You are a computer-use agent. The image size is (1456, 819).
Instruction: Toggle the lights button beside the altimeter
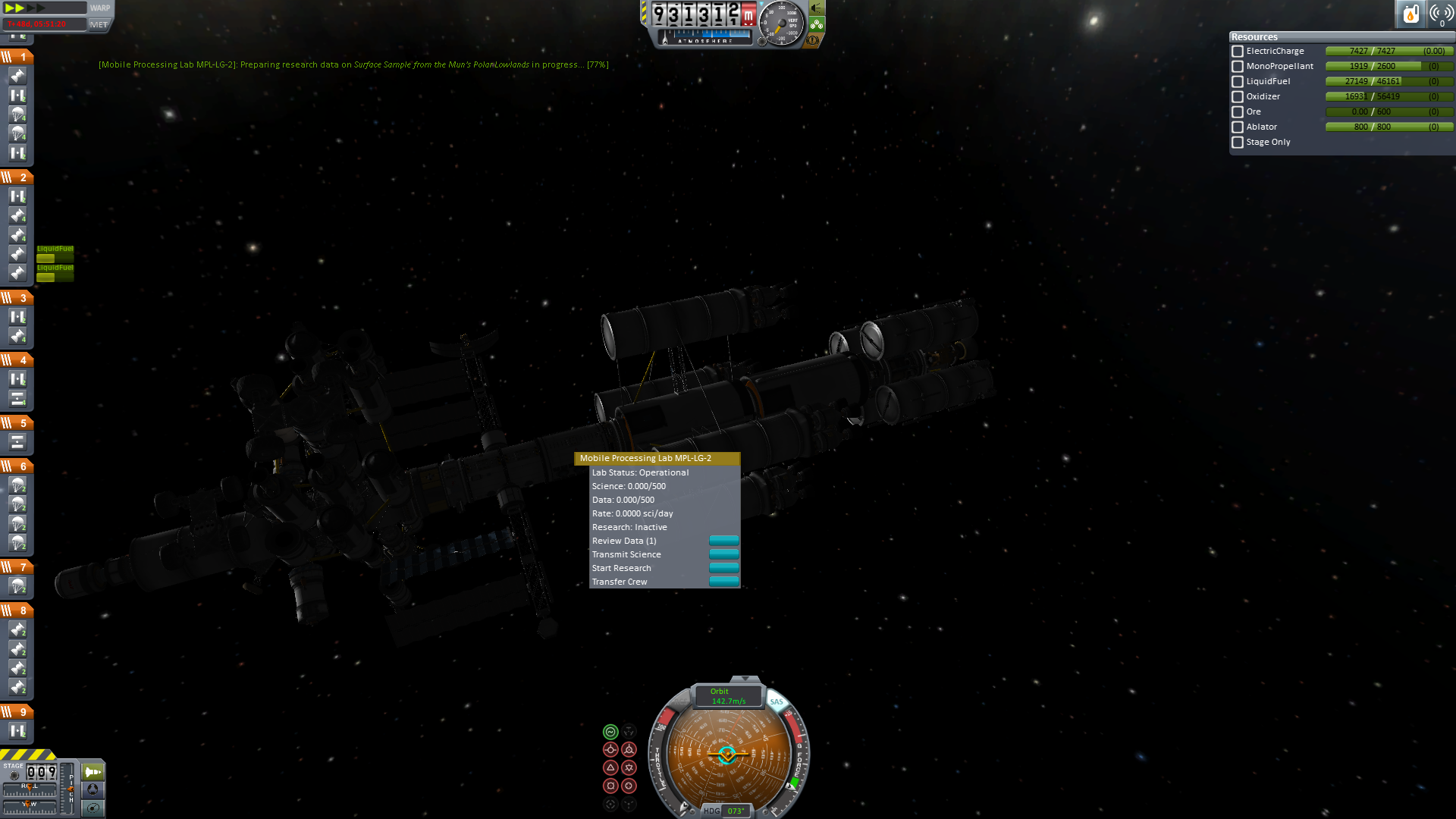coord(817,8)
